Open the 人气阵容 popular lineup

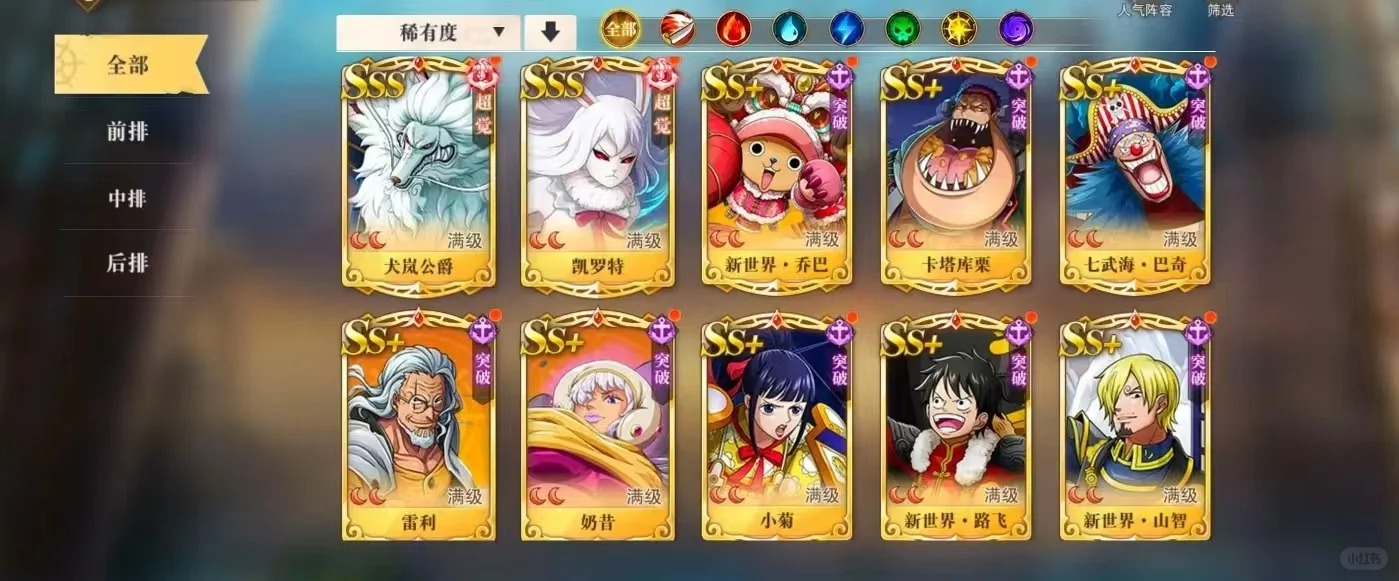click(1144, 10)
